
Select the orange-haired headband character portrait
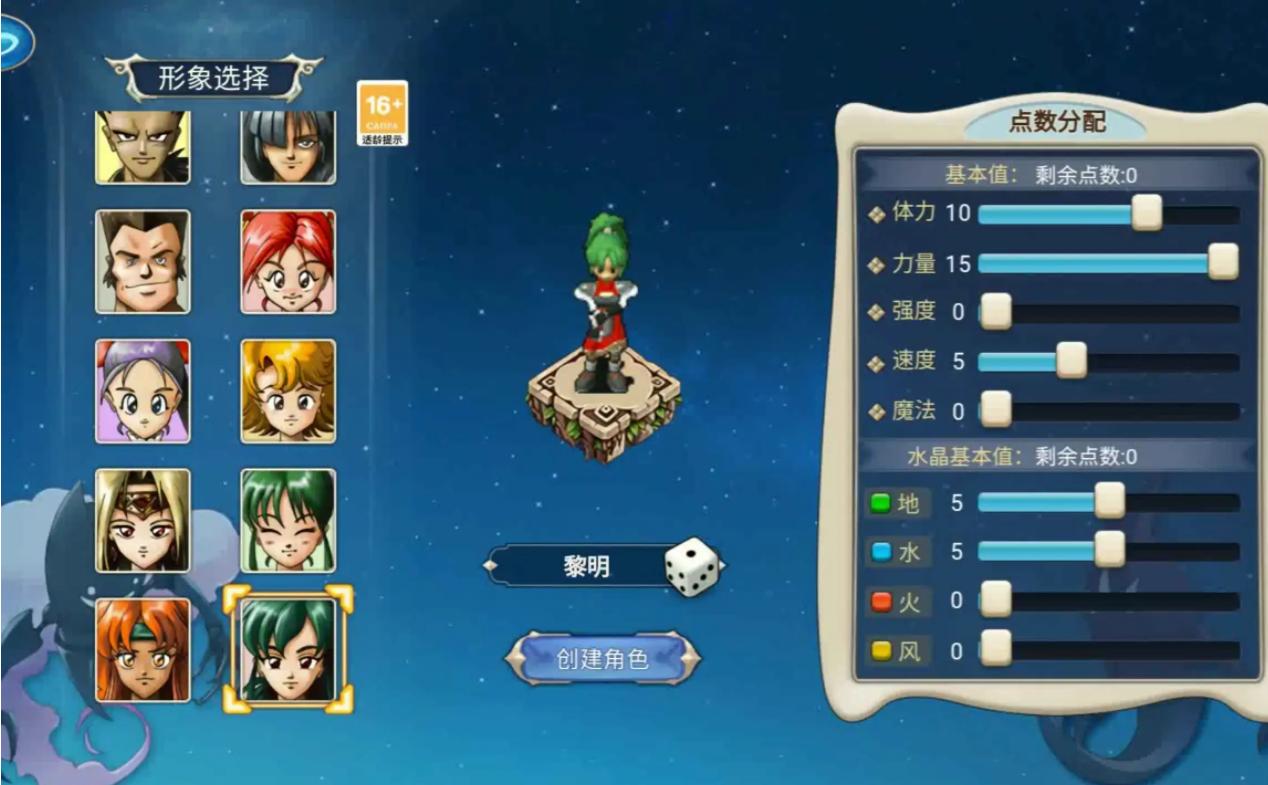click(143, 649)
